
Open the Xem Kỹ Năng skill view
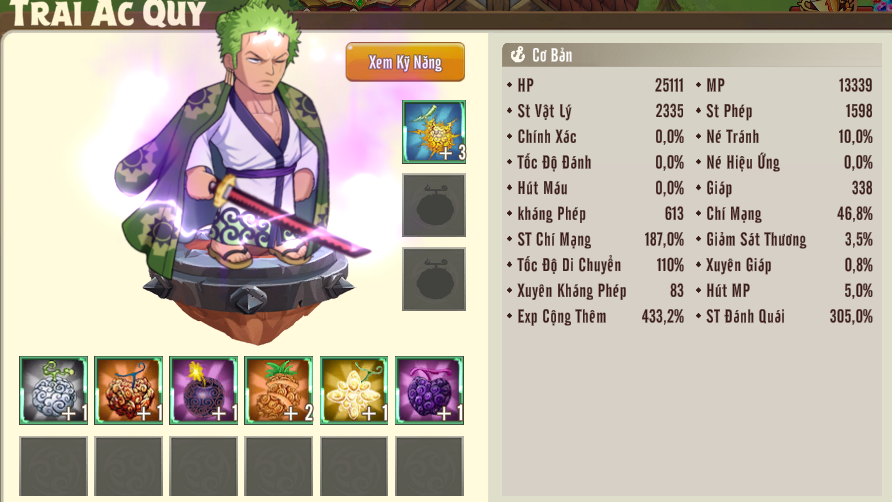click(x=405, y=62)
